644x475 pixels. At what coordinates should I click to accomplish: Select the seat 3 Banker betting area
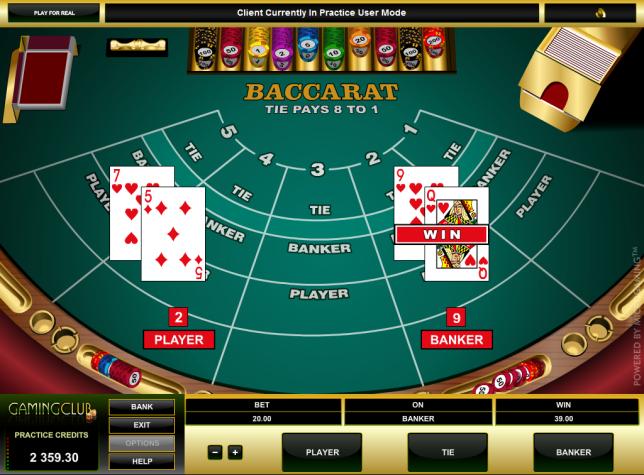click(x=320, y=248)
